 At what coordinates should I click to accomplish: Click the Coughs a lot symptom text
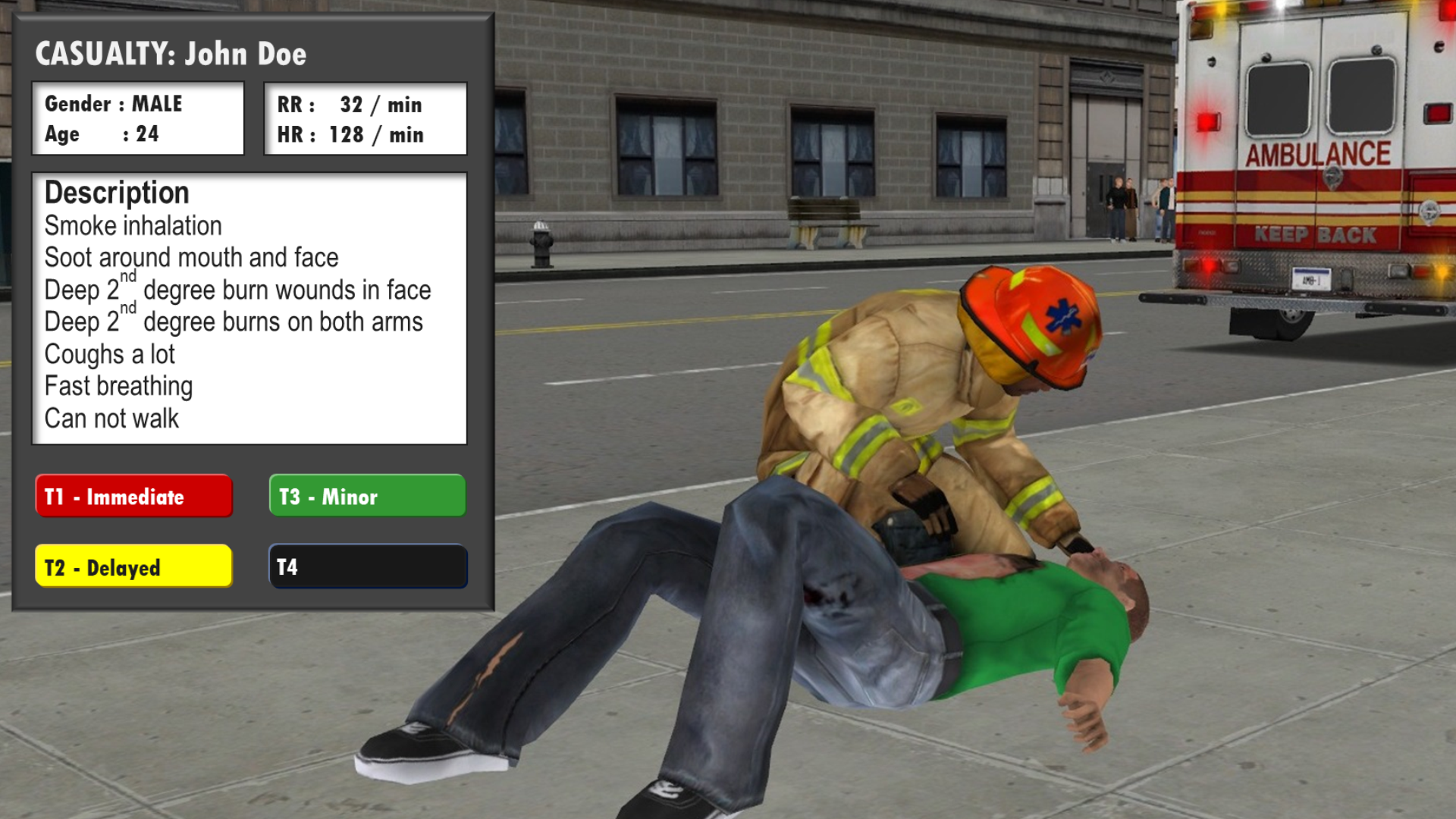pyautogui.click(x=109, y=353)
